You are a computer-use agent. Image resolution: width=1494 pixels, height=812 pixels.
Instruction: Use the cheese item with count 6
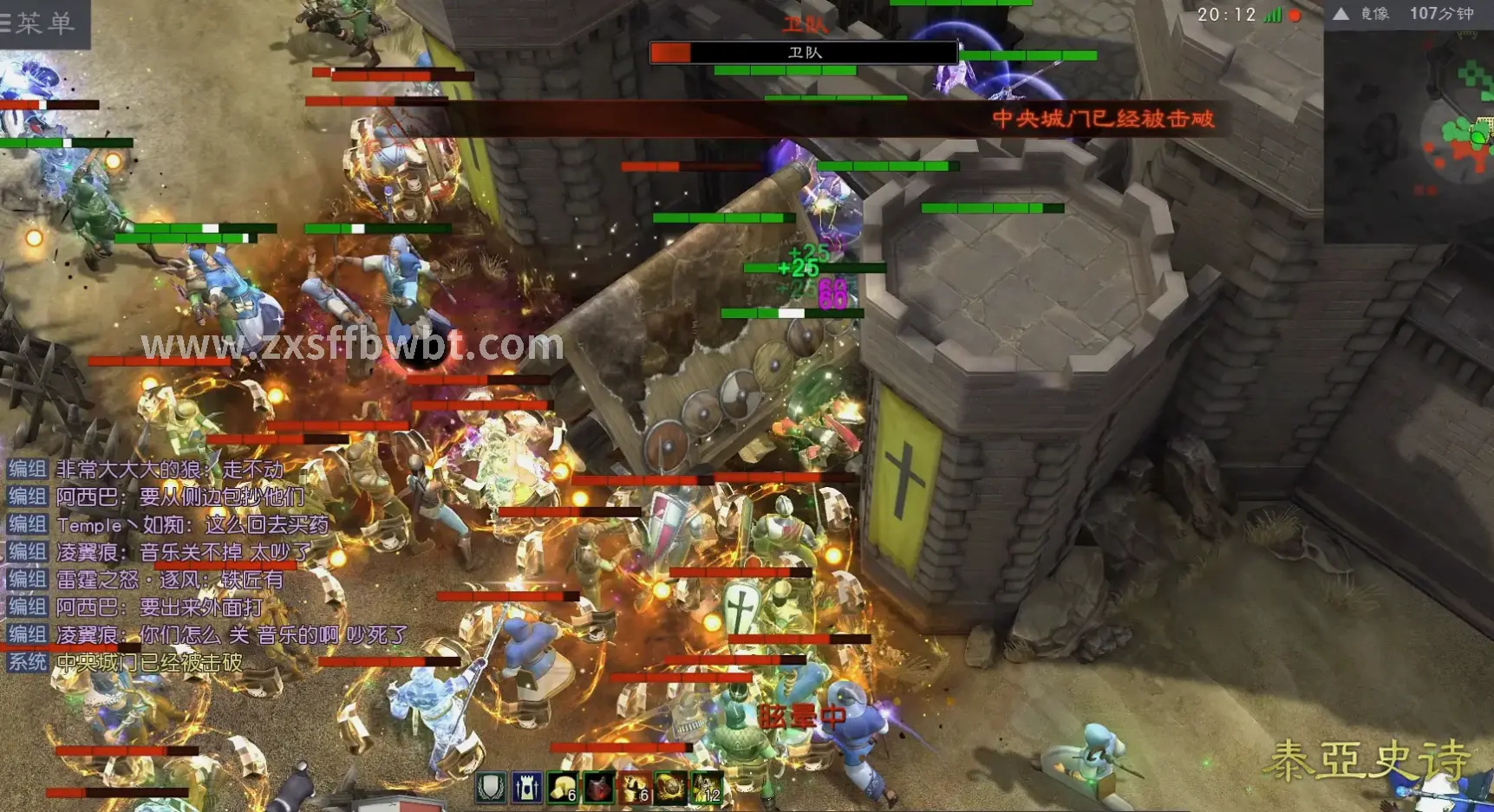click(x=563, y=788)
